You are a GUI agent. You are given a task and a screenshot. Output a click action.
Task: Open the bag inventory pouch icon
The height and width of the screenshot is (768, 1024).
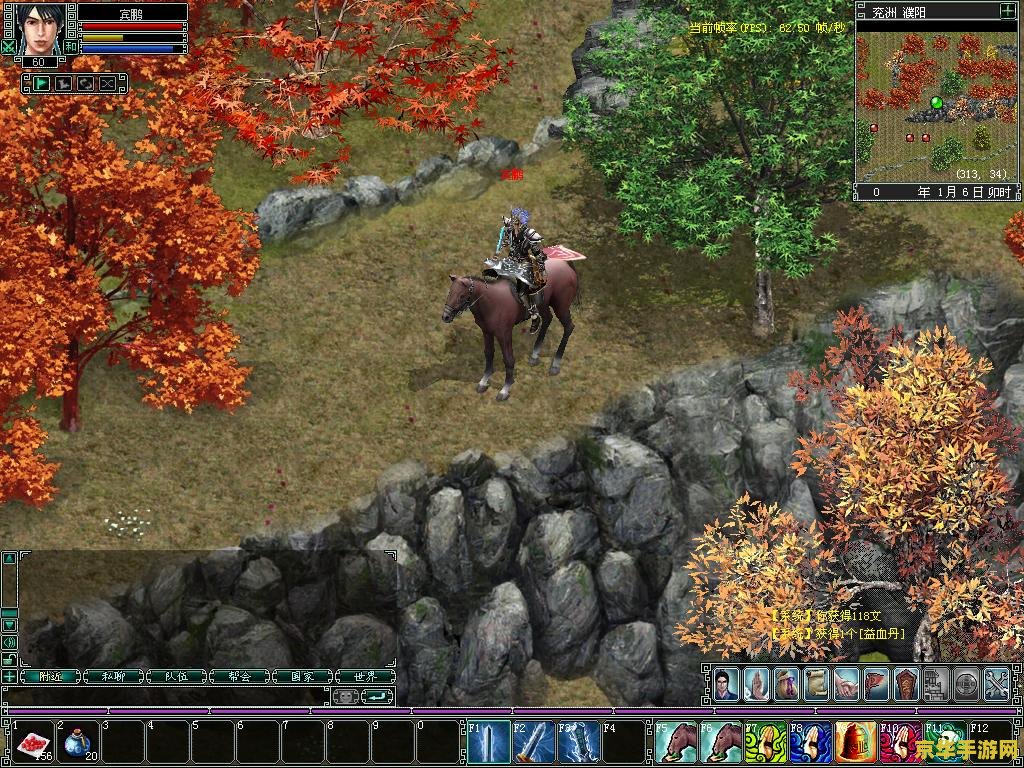coord(786,683)
